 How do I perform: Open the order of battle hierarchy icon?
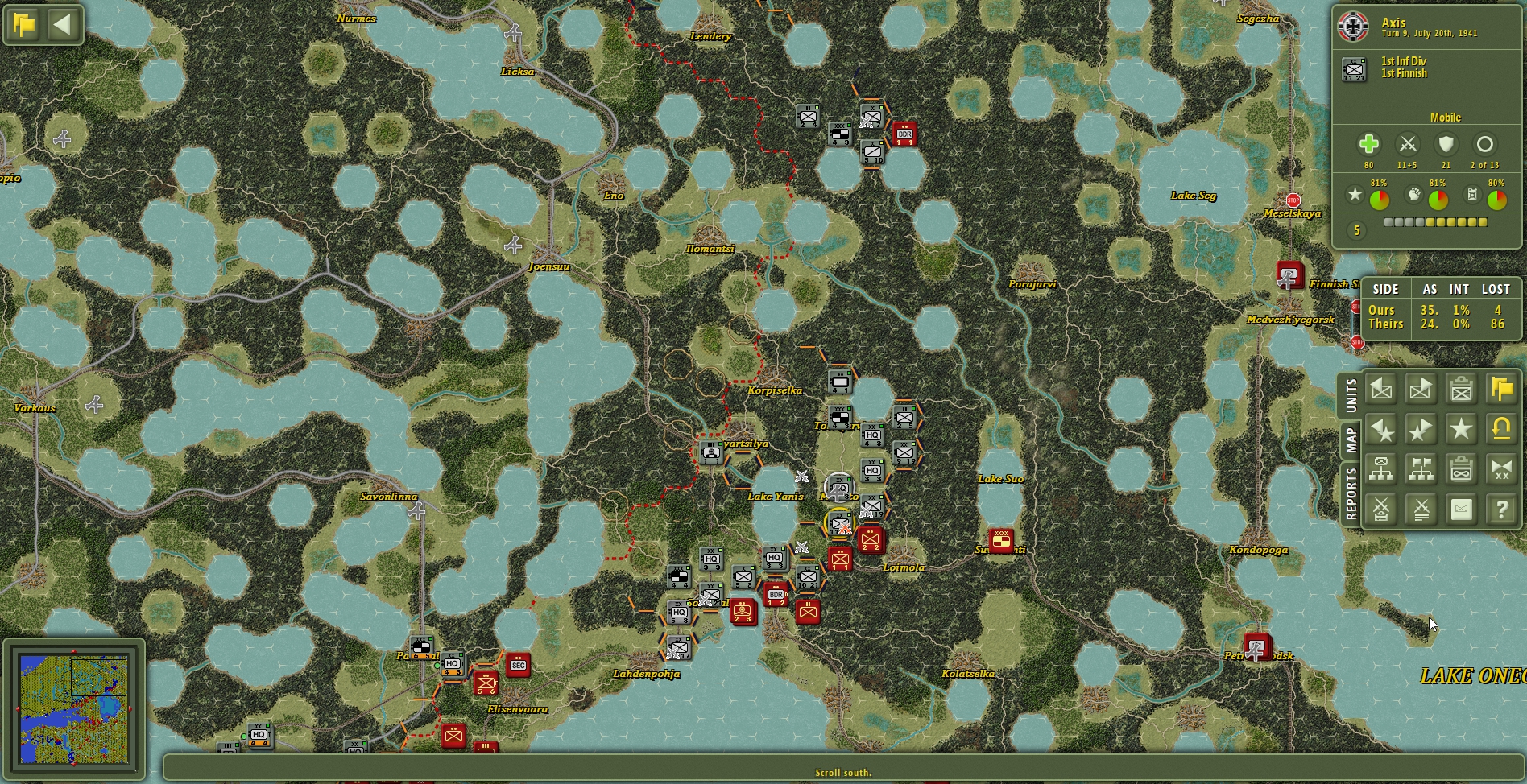point(1380,469)
